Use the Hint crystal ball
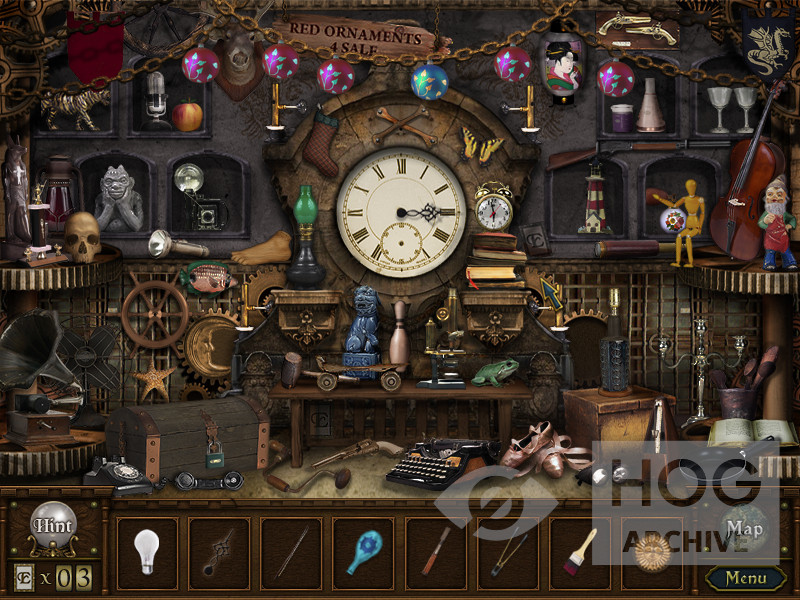Viewport: 800px width, 600px height. (x=52, y=526)
